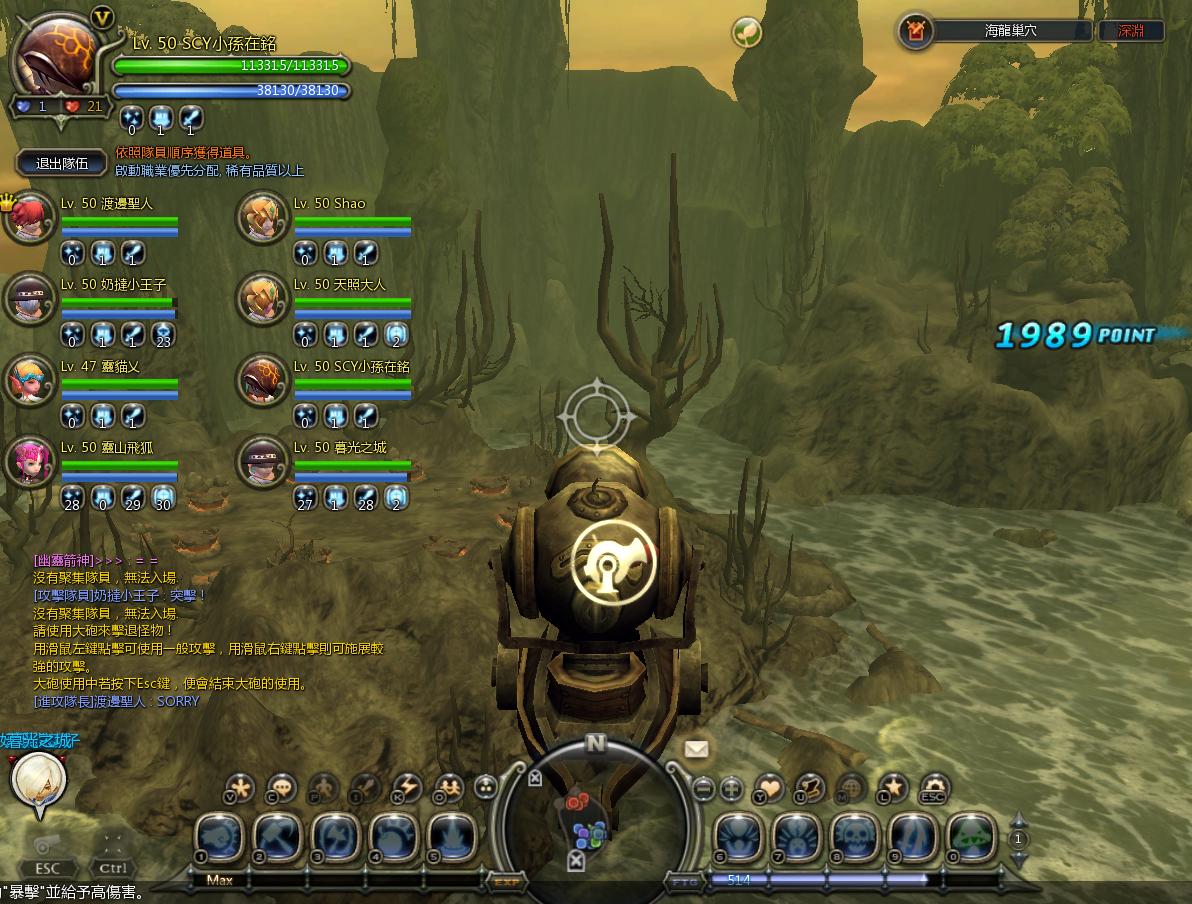Activate the hammer skill in slot 2

278,837
